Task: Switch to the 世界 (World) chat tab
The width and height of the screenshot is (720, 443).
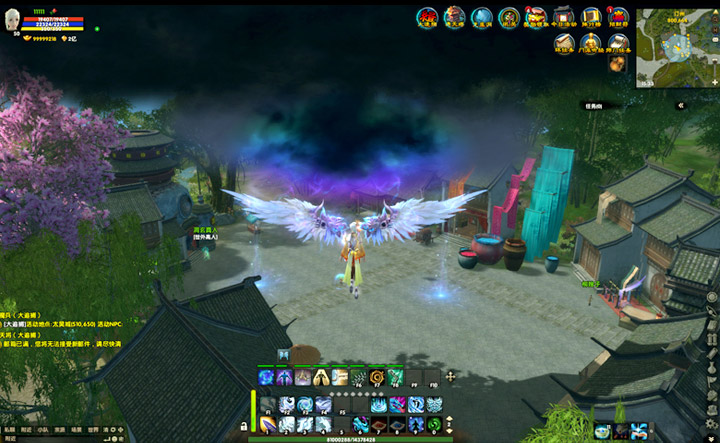Action: 95,430
